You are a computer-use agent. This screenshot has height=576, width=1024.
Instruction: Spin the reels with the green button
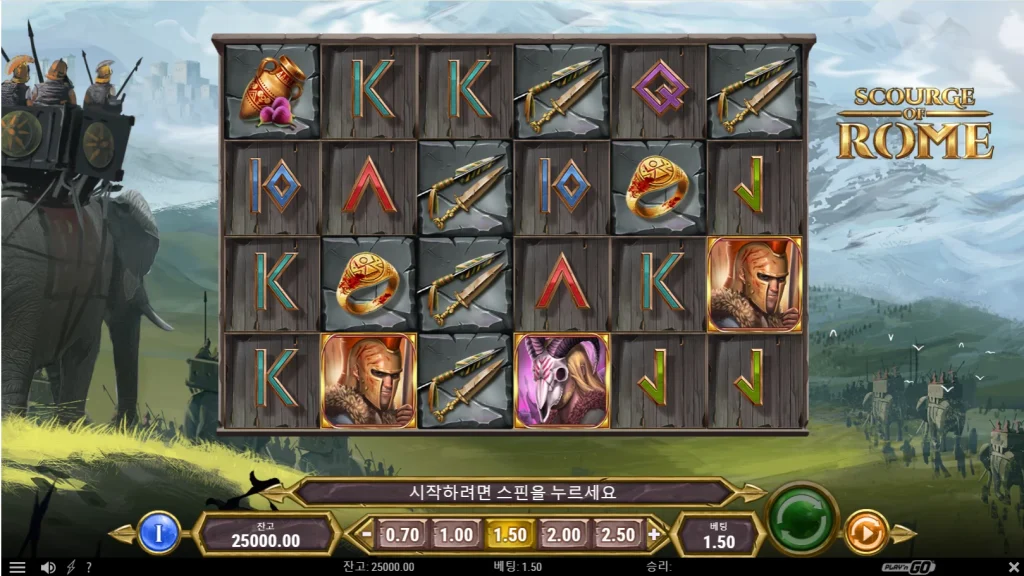pyautogui.click(x=801, y=519)
